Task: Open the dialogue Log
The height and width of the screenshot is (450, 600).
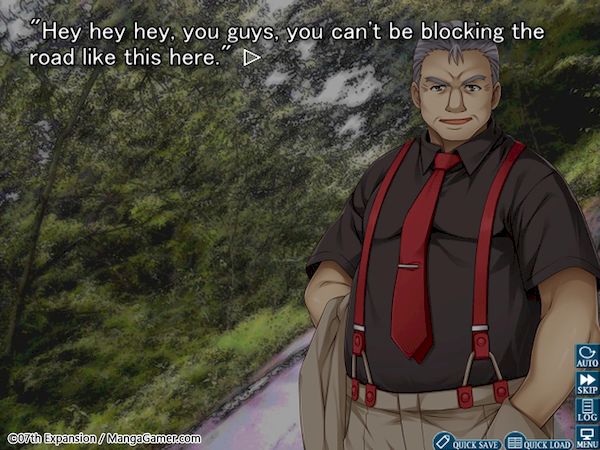Action: point(587,409)
